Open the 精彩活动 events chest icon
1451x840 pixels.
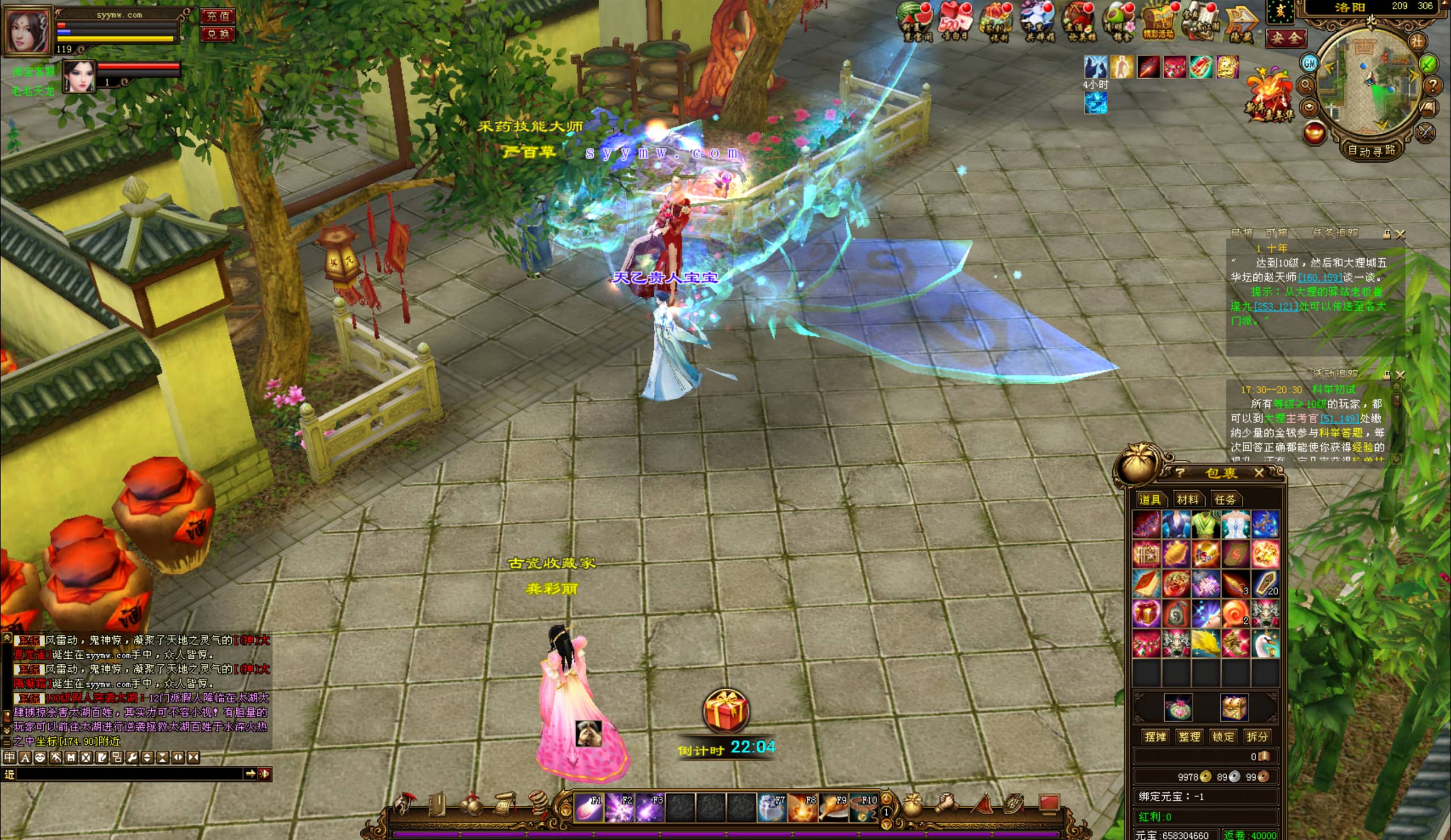(1158, 23)
